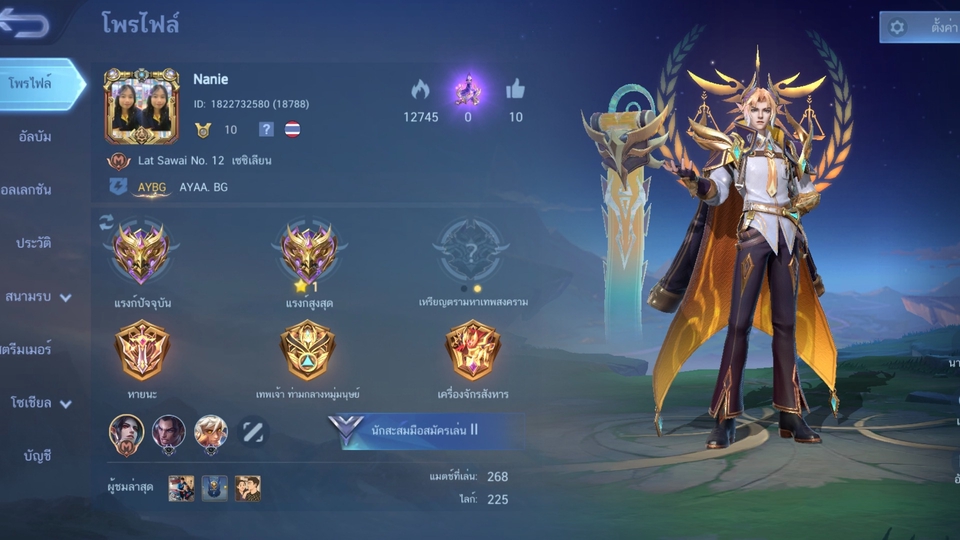960x540 pixels.
Task: View the แรงก์สูงสุด highest rank badge
Action: (309, 250)
